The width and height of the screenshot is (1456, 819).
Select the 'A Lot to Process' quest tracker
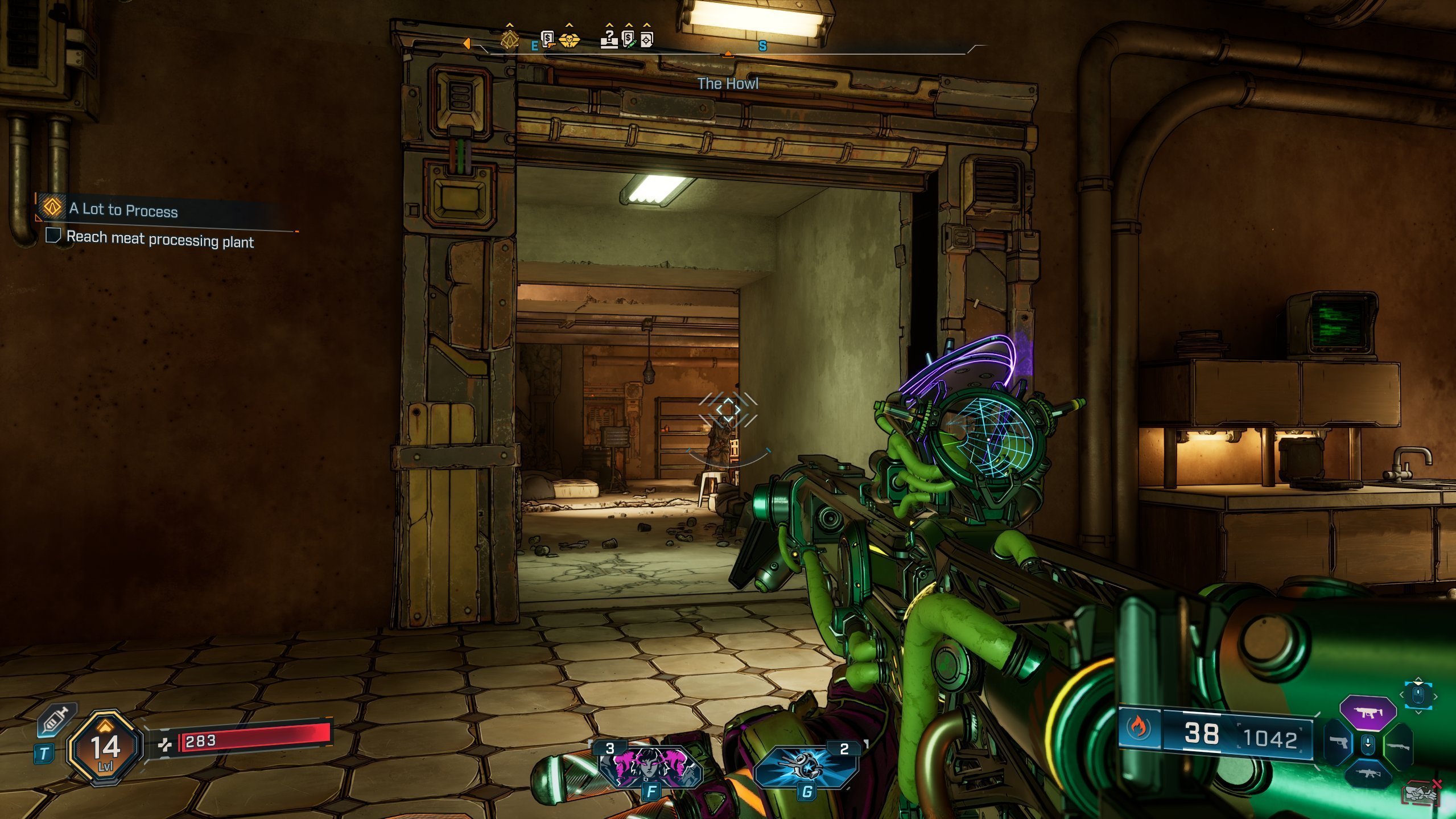(123, 209)
